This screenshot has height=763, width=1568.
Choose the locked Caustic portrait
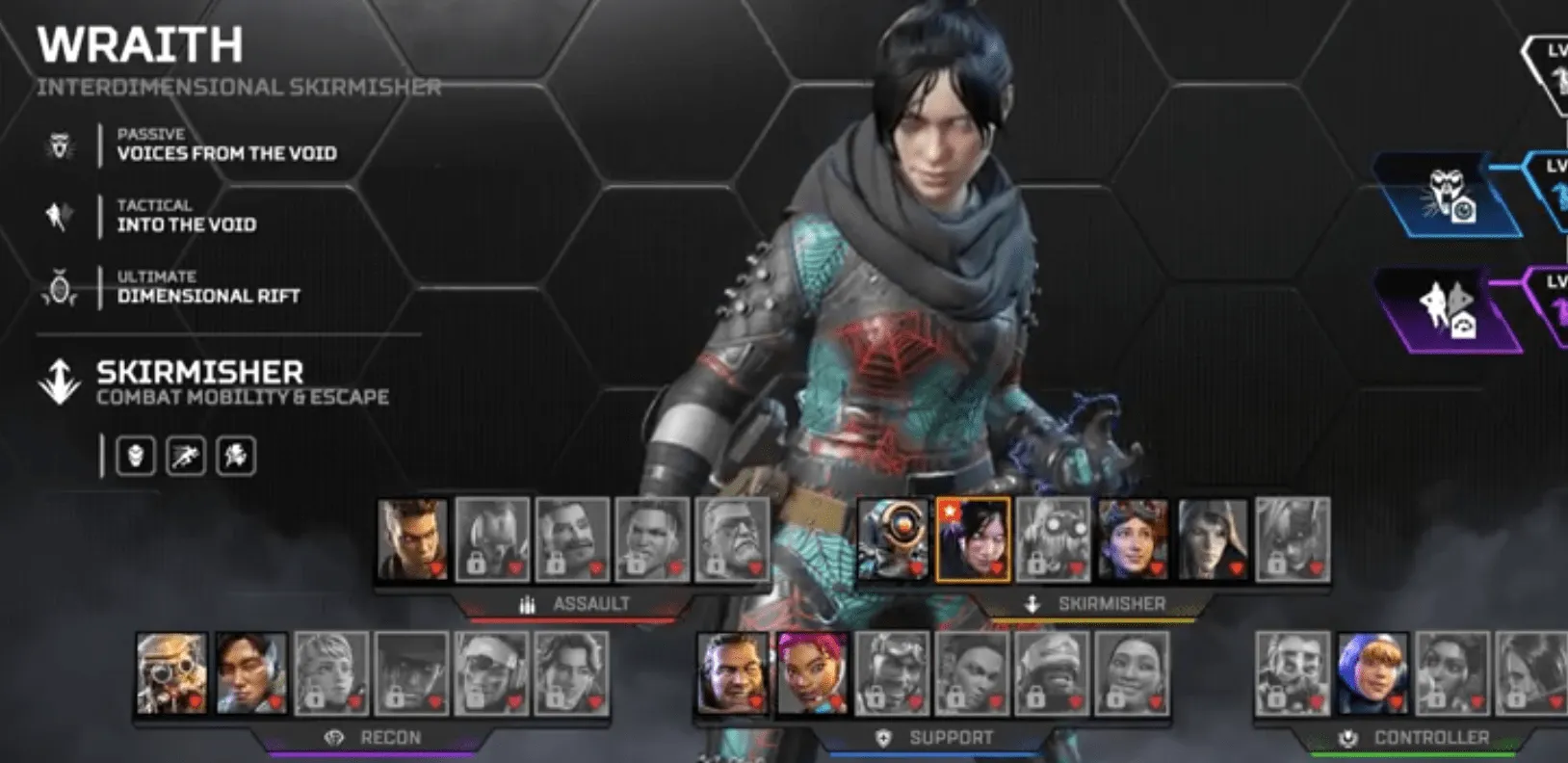(x=1293, y=673)
